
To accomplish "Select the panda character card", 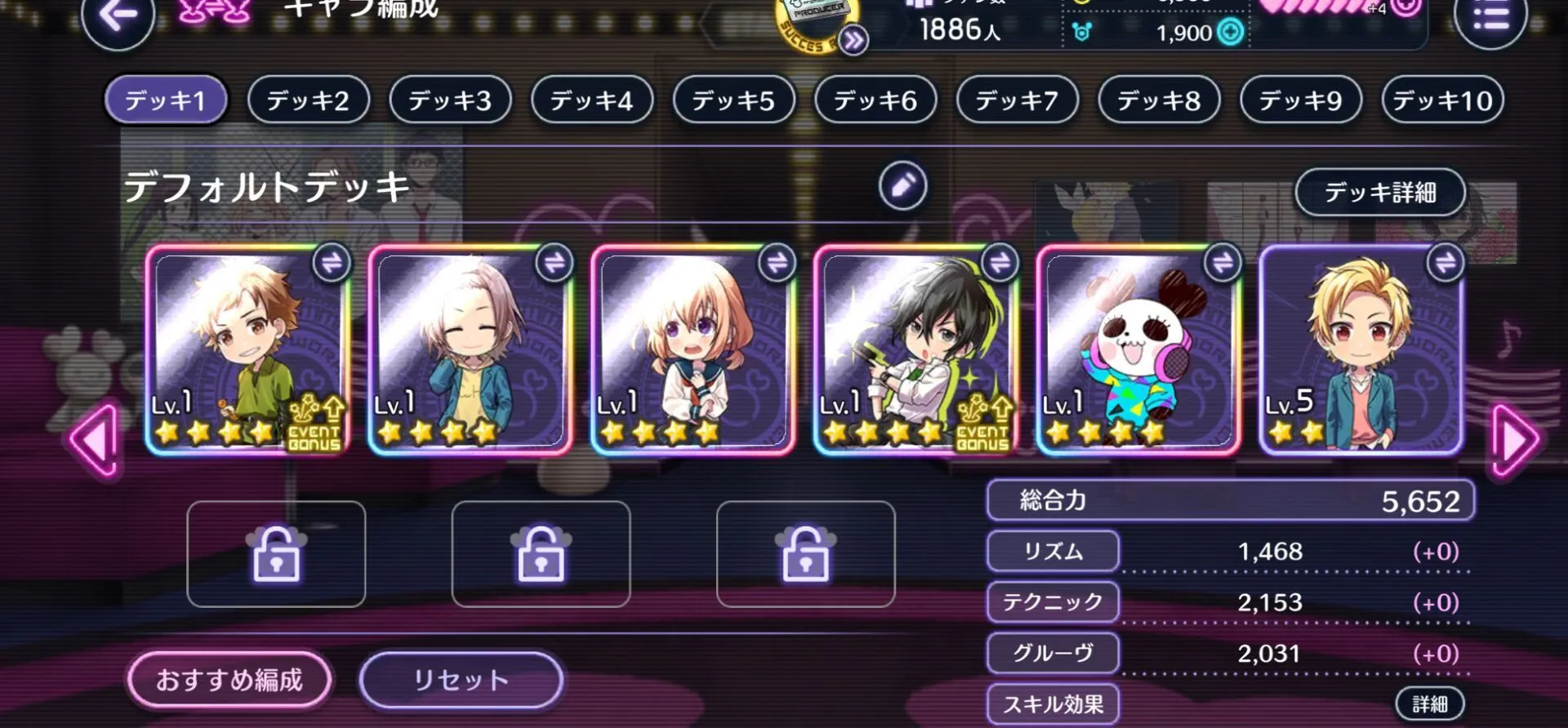I will 1138,351.
